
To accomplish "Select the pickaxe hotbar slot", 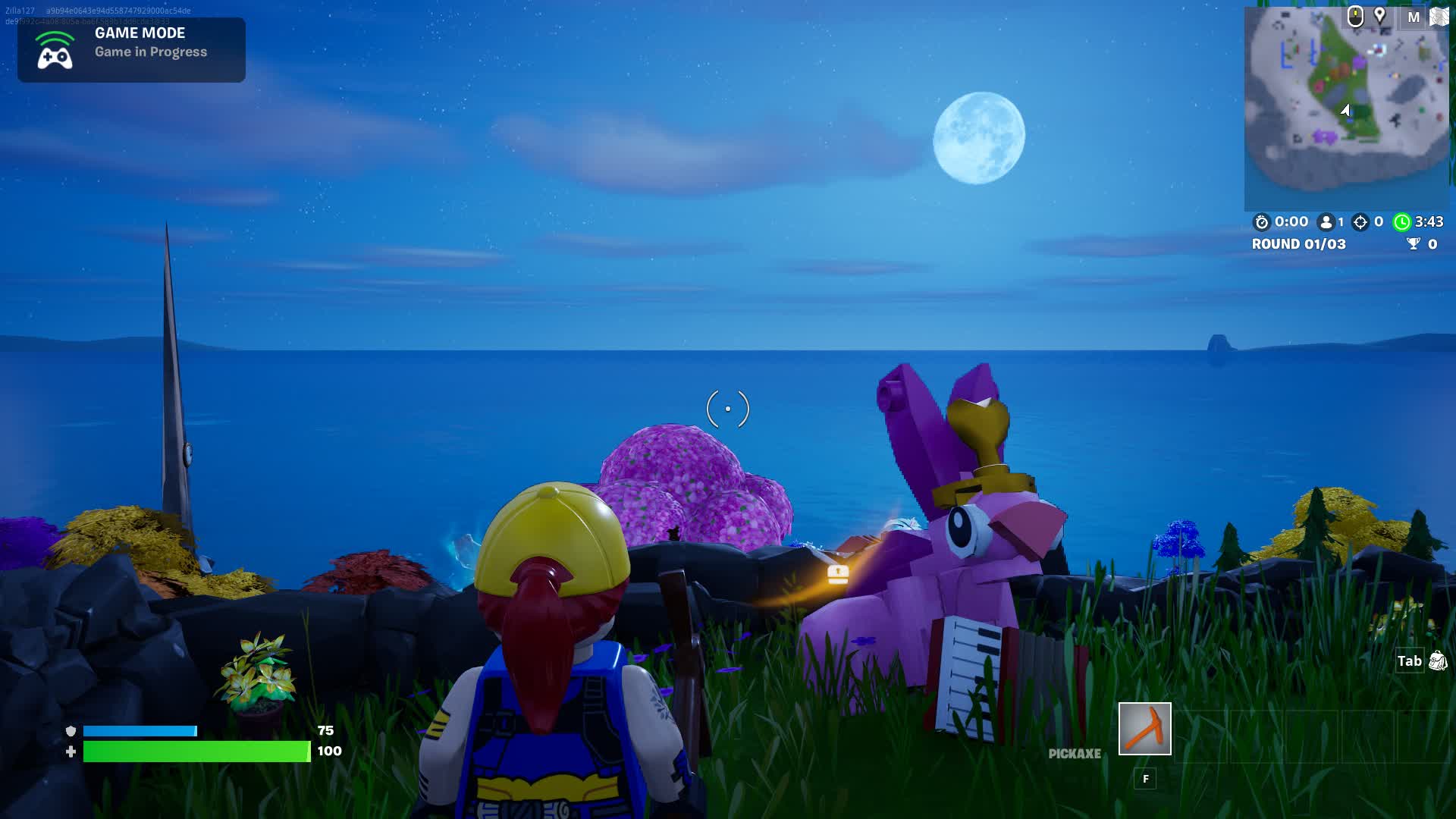I will (x=1144, y=729).
